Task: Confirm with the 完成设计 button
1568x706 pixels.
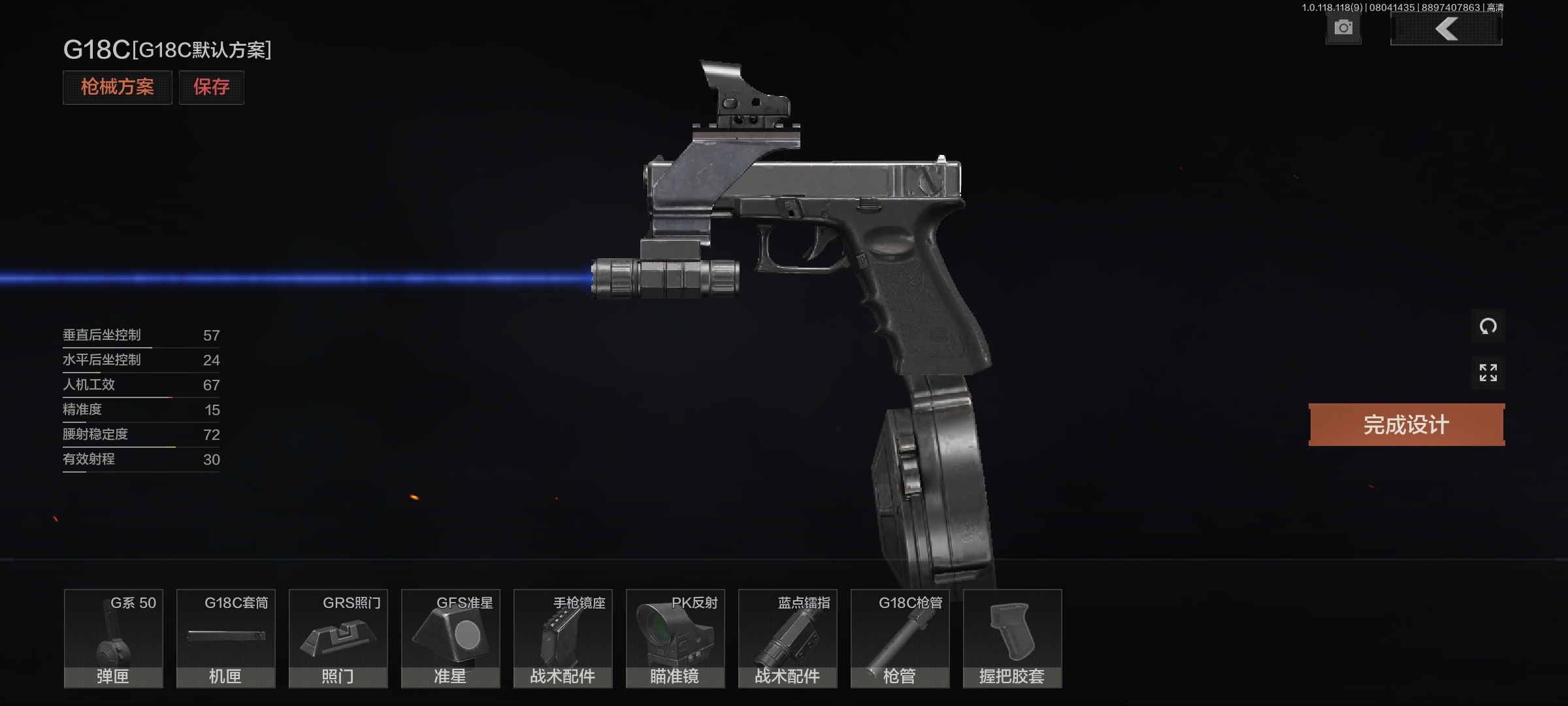Action: pyautogui.click(x=1406, y=425)
